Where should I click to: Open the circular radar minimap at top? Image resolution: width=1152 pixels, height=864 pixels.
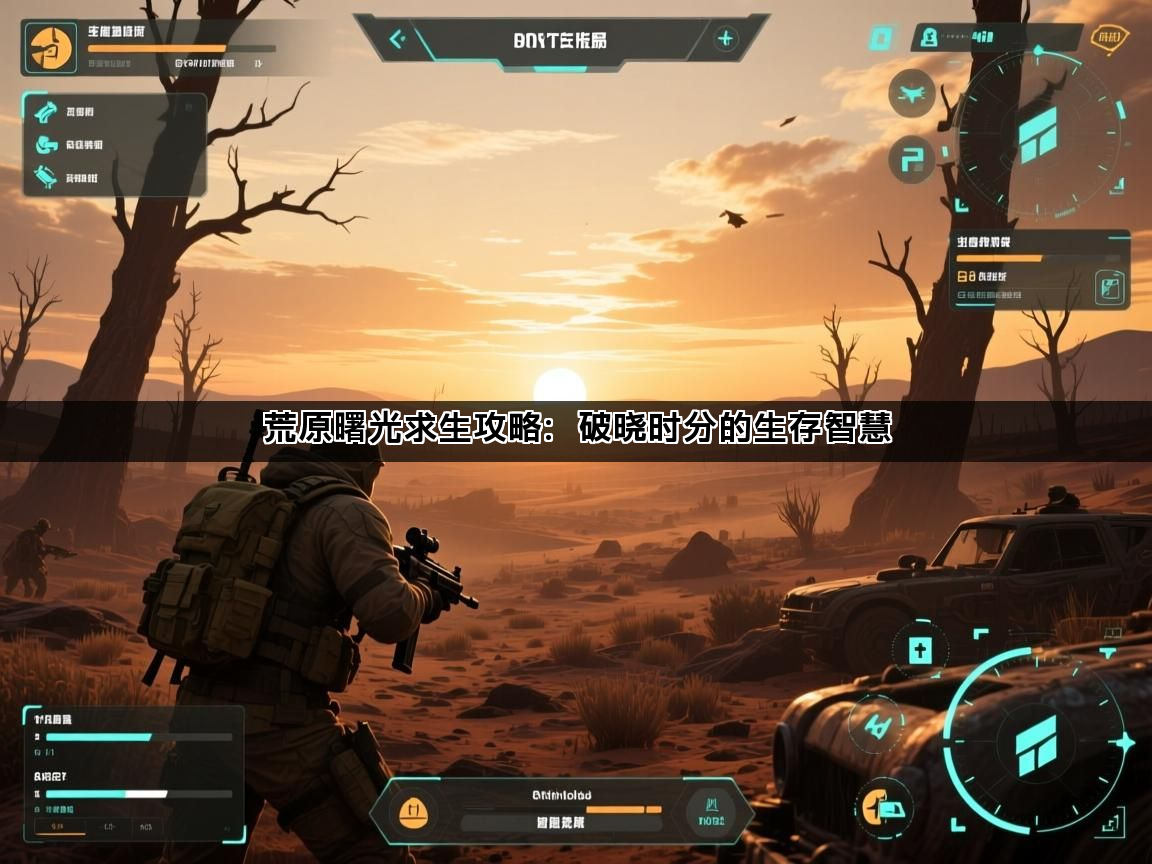1038,133
